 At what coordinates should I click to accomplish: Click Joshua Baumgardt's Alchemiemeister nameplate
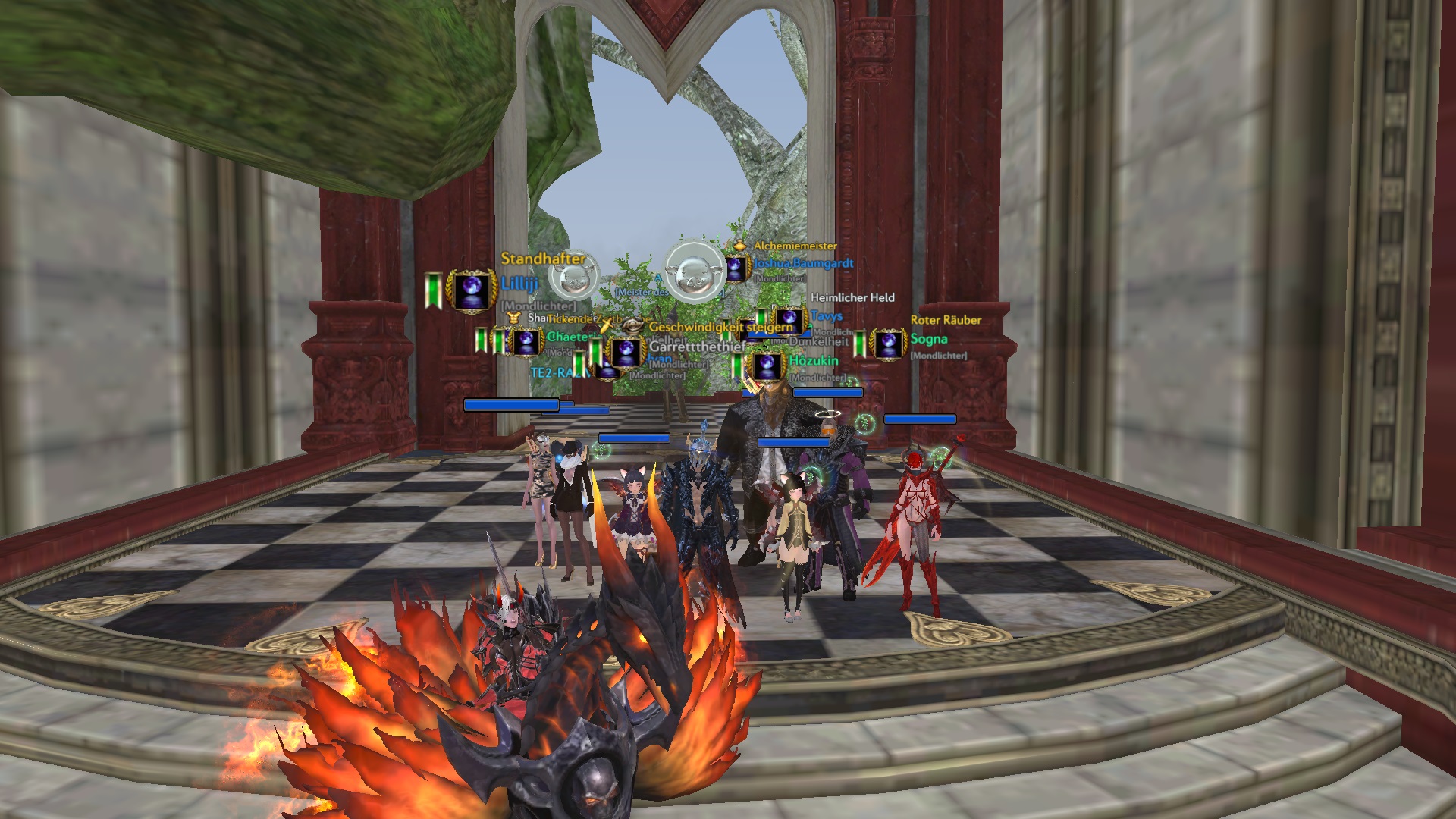click(x=803, y=263)
